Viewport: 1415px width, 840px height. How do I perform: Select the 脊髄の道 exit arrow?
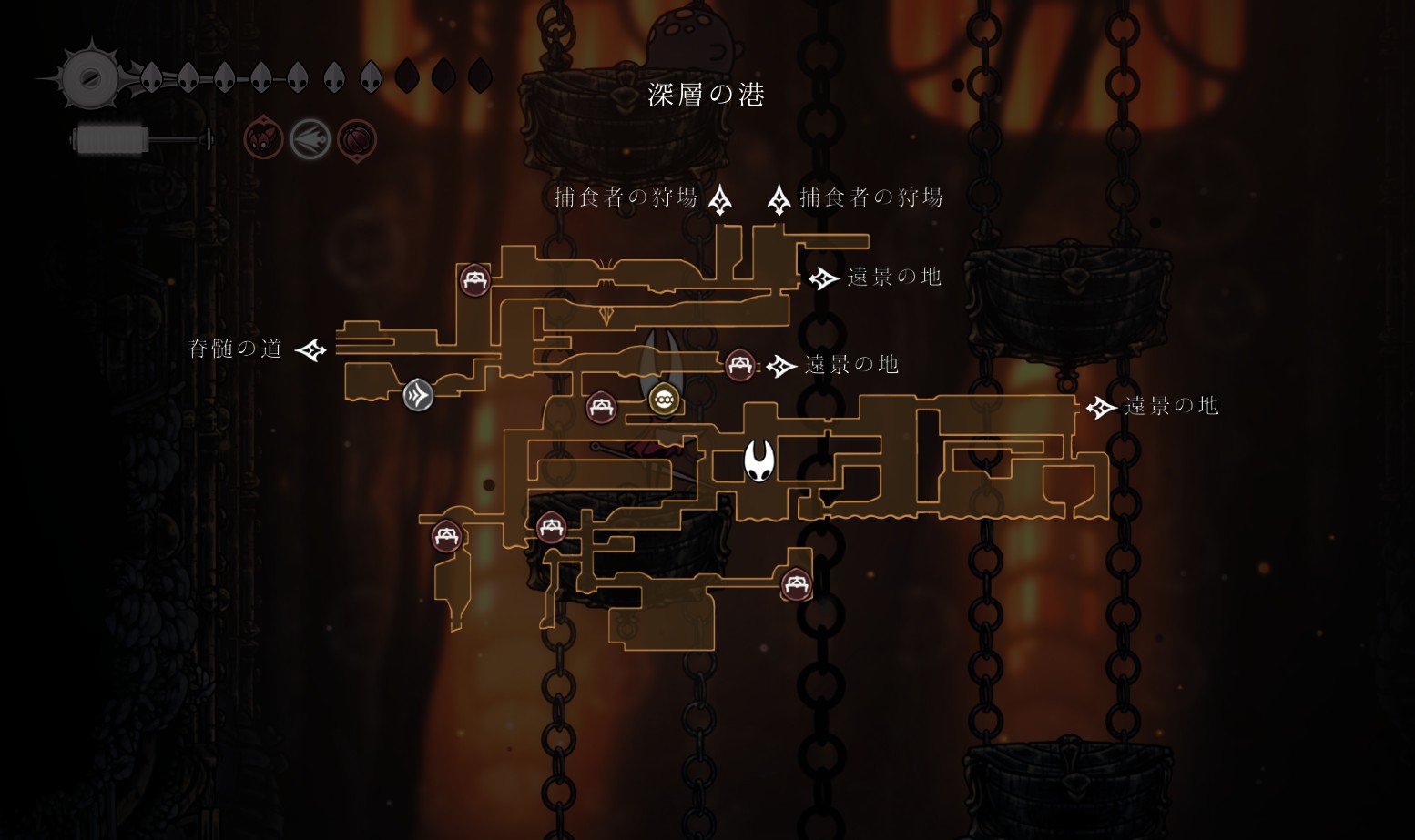310,349
